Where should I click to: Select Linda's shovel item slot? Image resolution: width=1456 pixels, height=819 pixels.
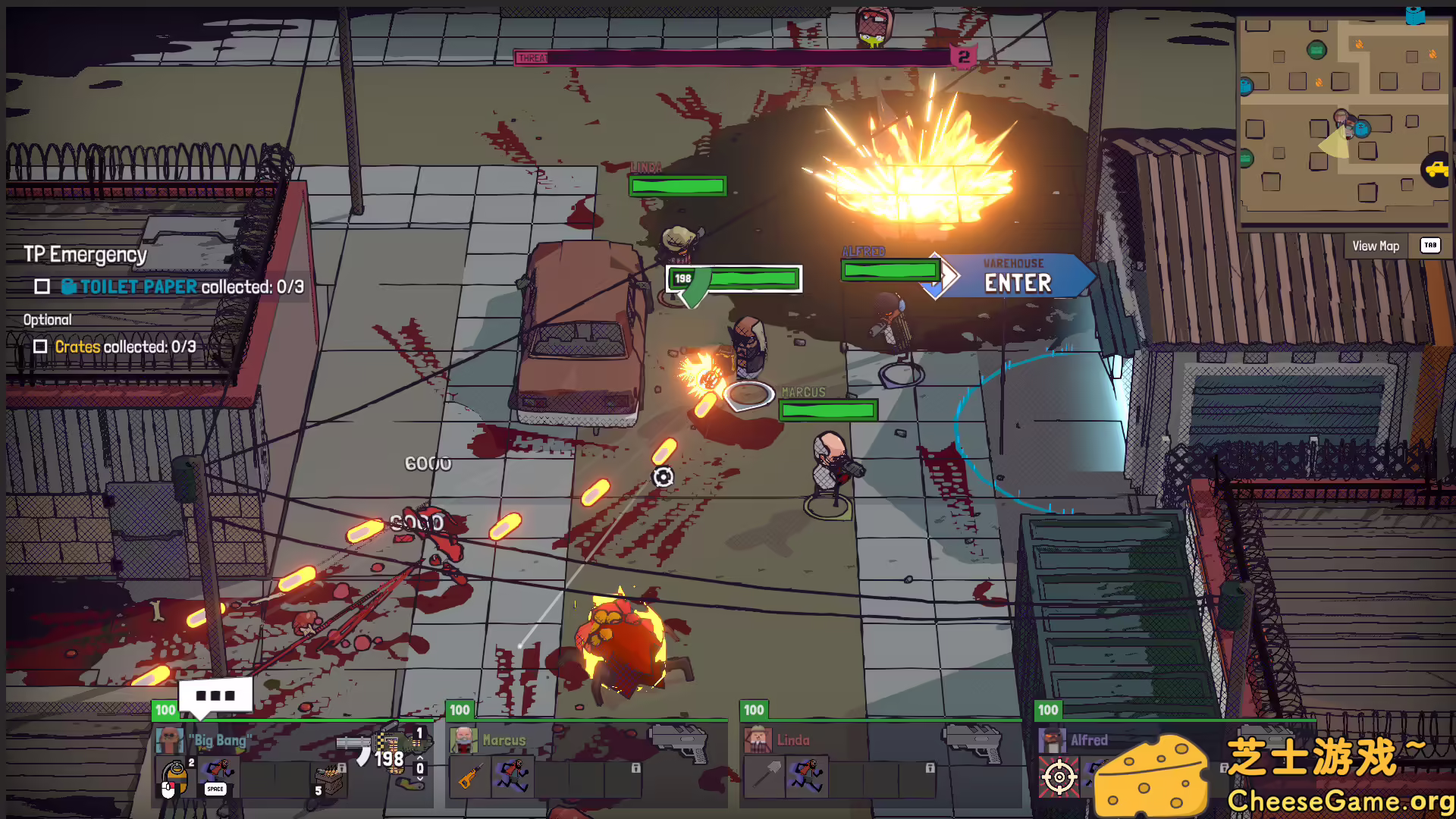(764, 777)
